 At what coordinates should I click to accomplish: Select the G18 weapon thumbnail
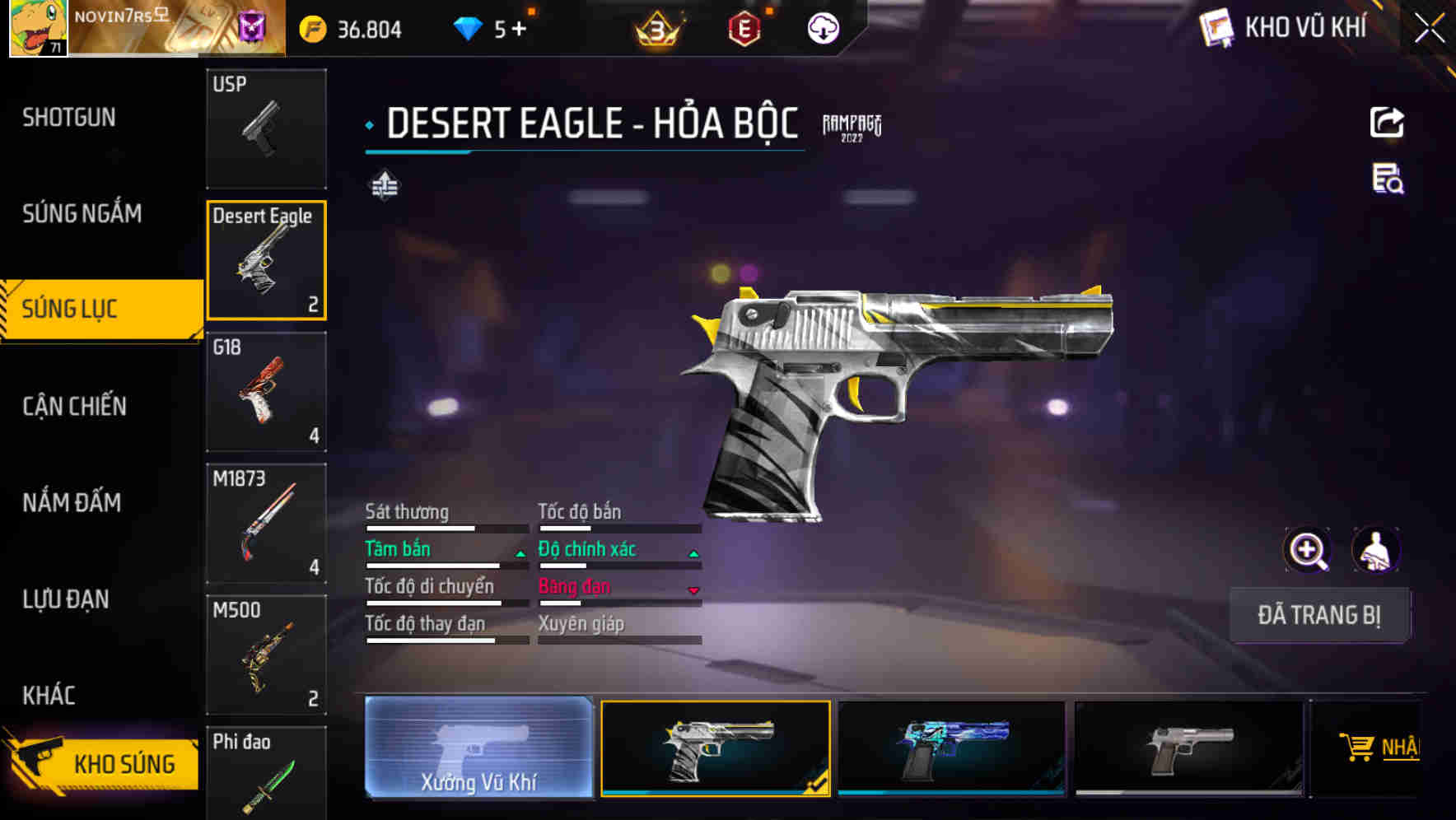click(x=266, y=393)
